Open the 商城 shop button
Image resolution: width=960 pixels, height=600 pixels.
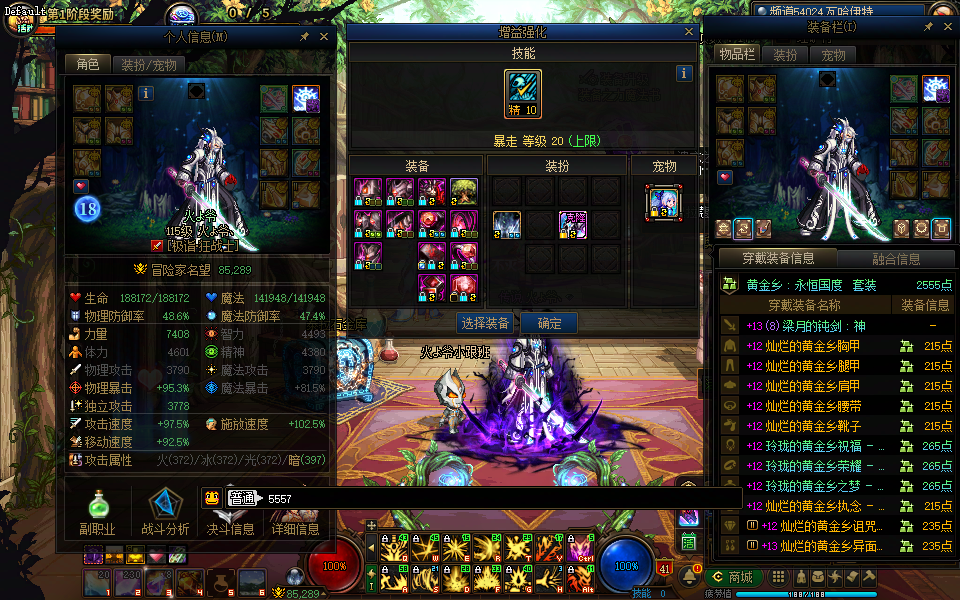click(x=733, y=577)
